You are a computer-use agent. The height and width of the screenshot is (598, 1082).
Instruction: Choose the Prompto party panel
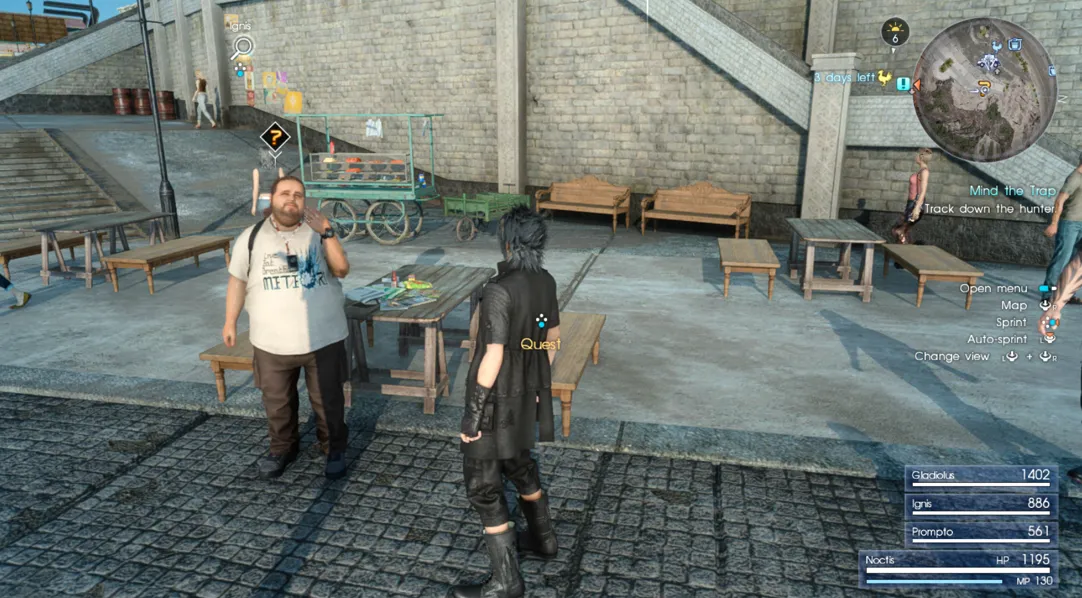click(981, 533)
